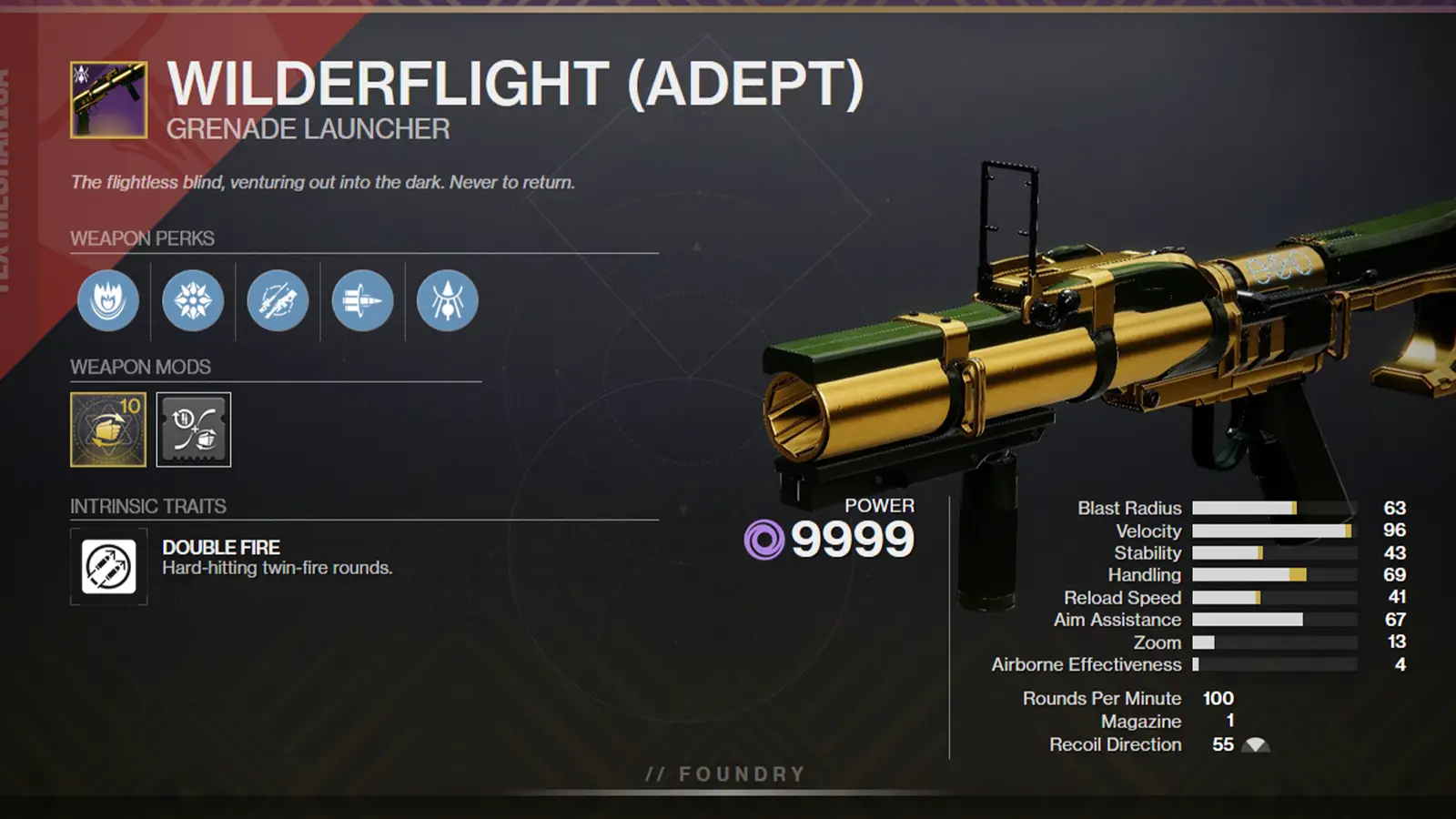Select the Spike Grenades perk icon
This screenshot has height=819, width=1456.
(361, 302)
